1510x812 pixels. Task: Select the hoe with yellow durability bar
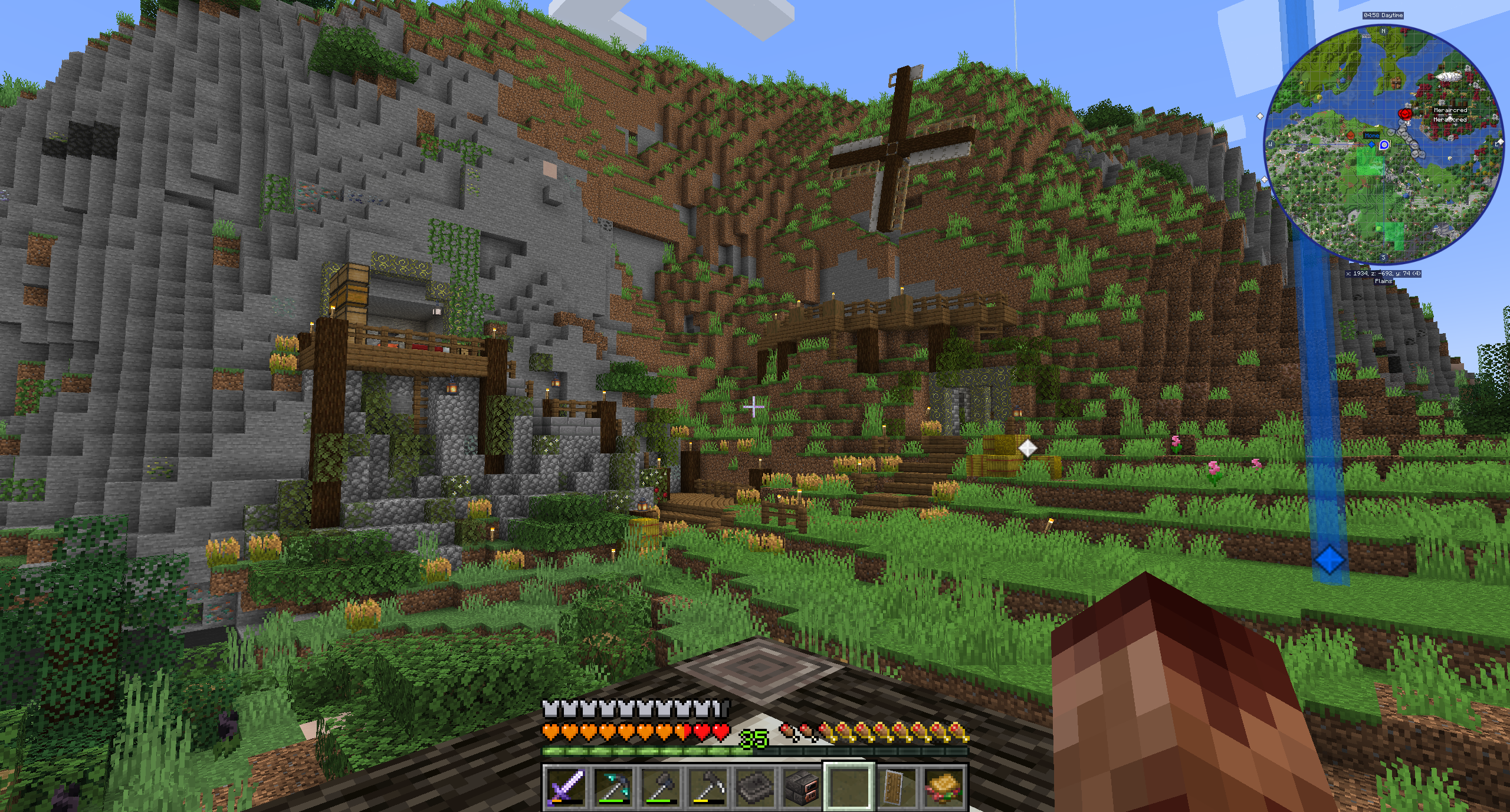click(x=707, y=787)
